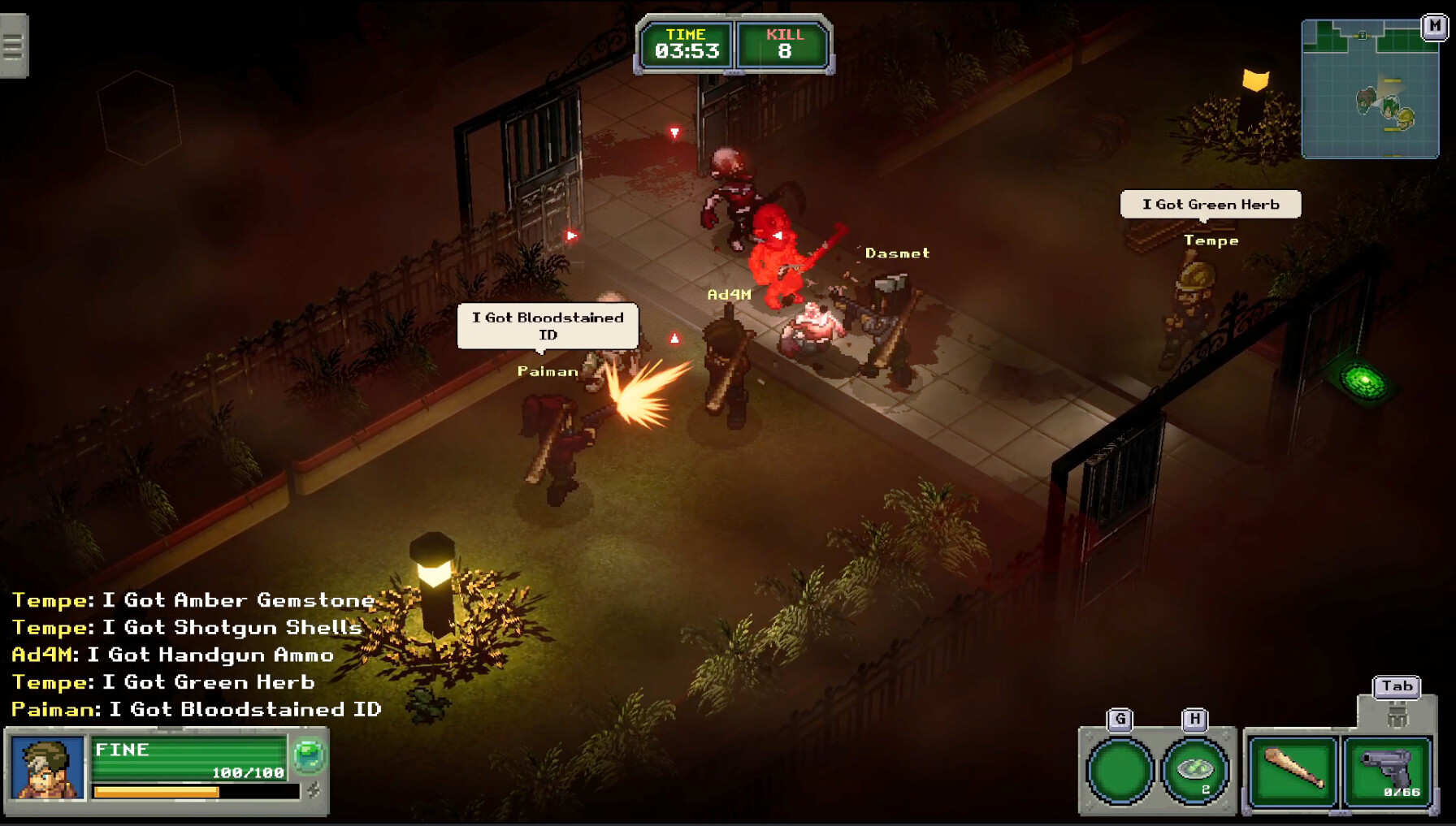Click Paiman's 'I Got Bloodstained ID' speech bubble
Viewport: 1456px width, 826px height.
[x=547, y=326]
